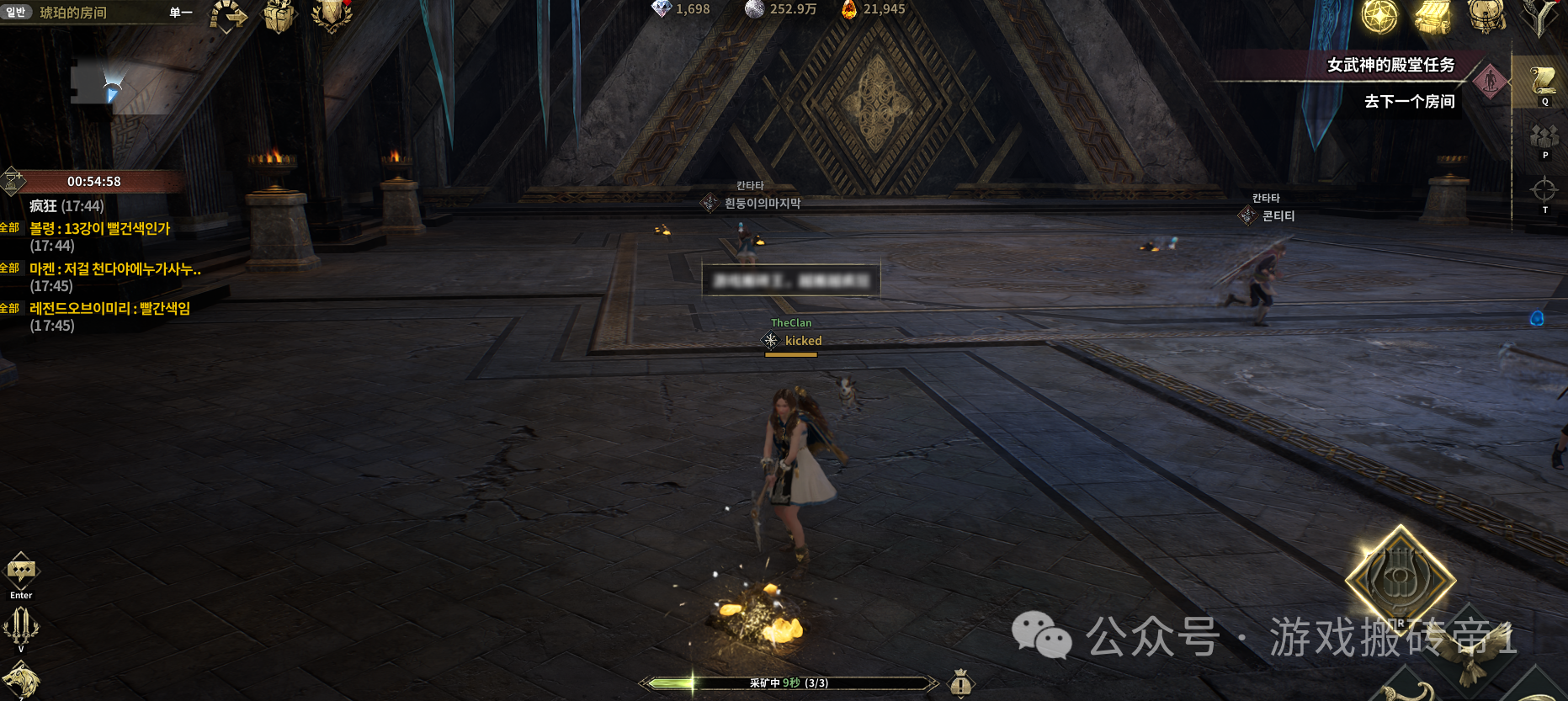Switch to the quest scroll tab

point(1544,82)
